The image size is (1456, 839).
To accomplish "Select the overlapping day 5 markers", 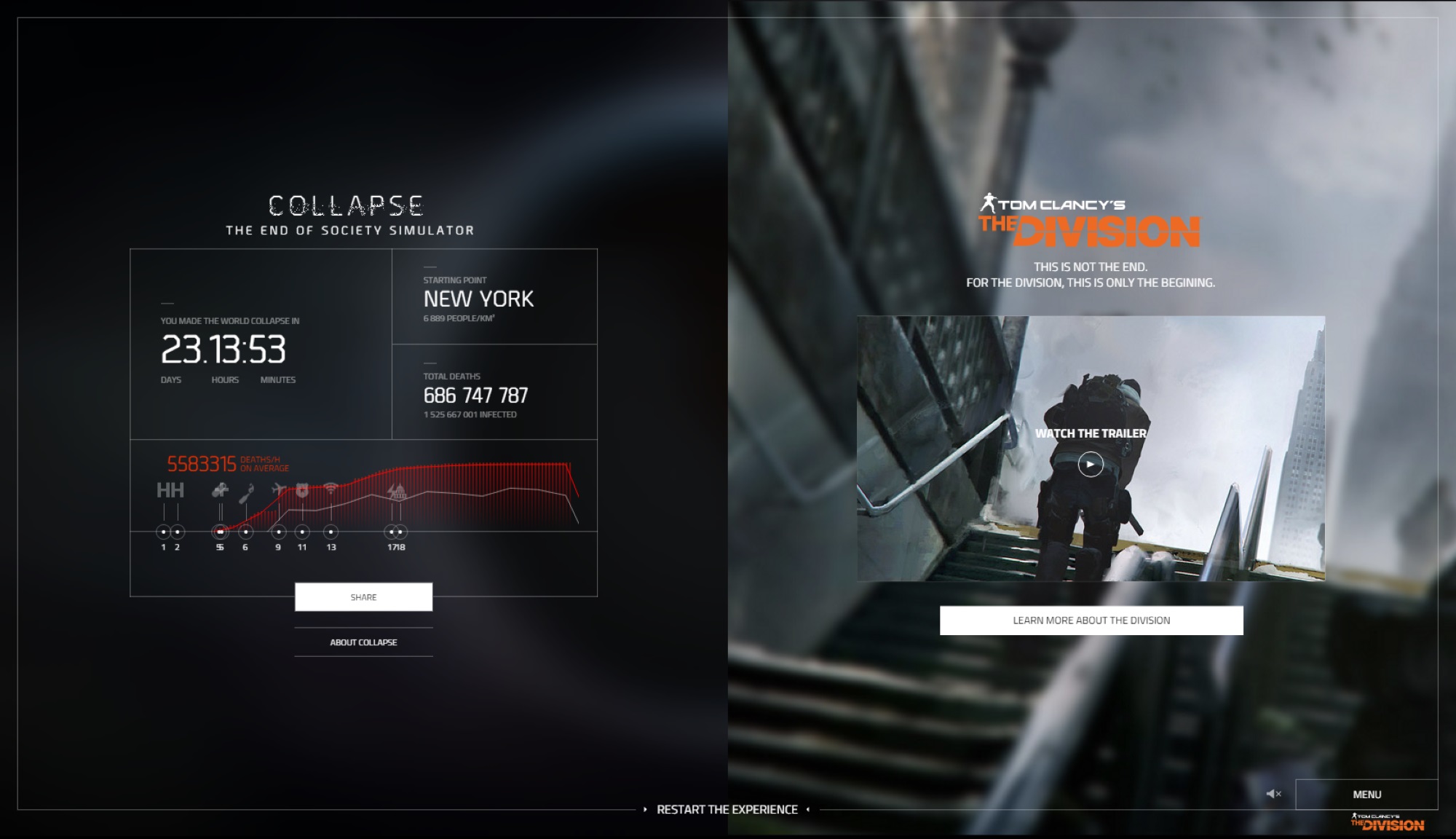I will 221,531.
